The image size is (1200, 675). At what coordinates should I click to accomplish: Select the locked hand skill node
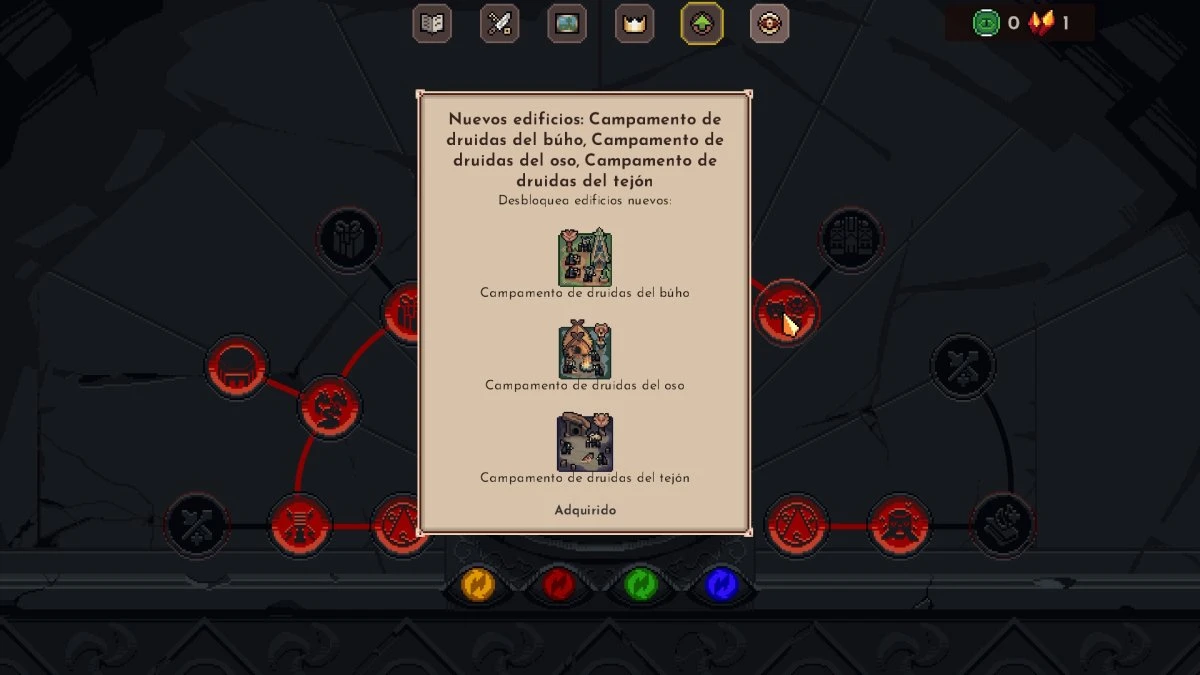(1003, 525)
